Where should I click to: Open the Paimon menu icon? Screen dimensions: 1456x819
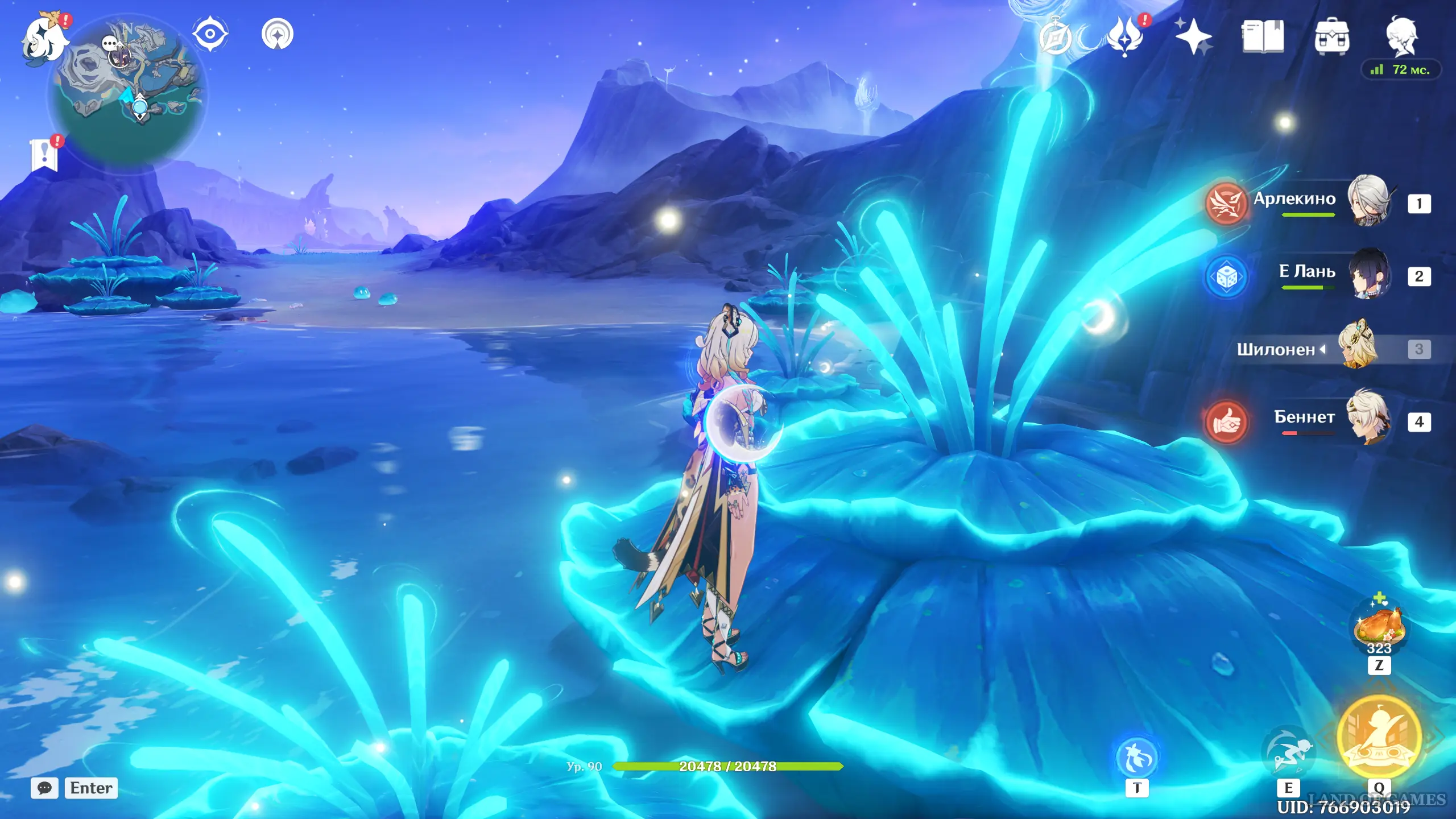(x=44, y=39)
